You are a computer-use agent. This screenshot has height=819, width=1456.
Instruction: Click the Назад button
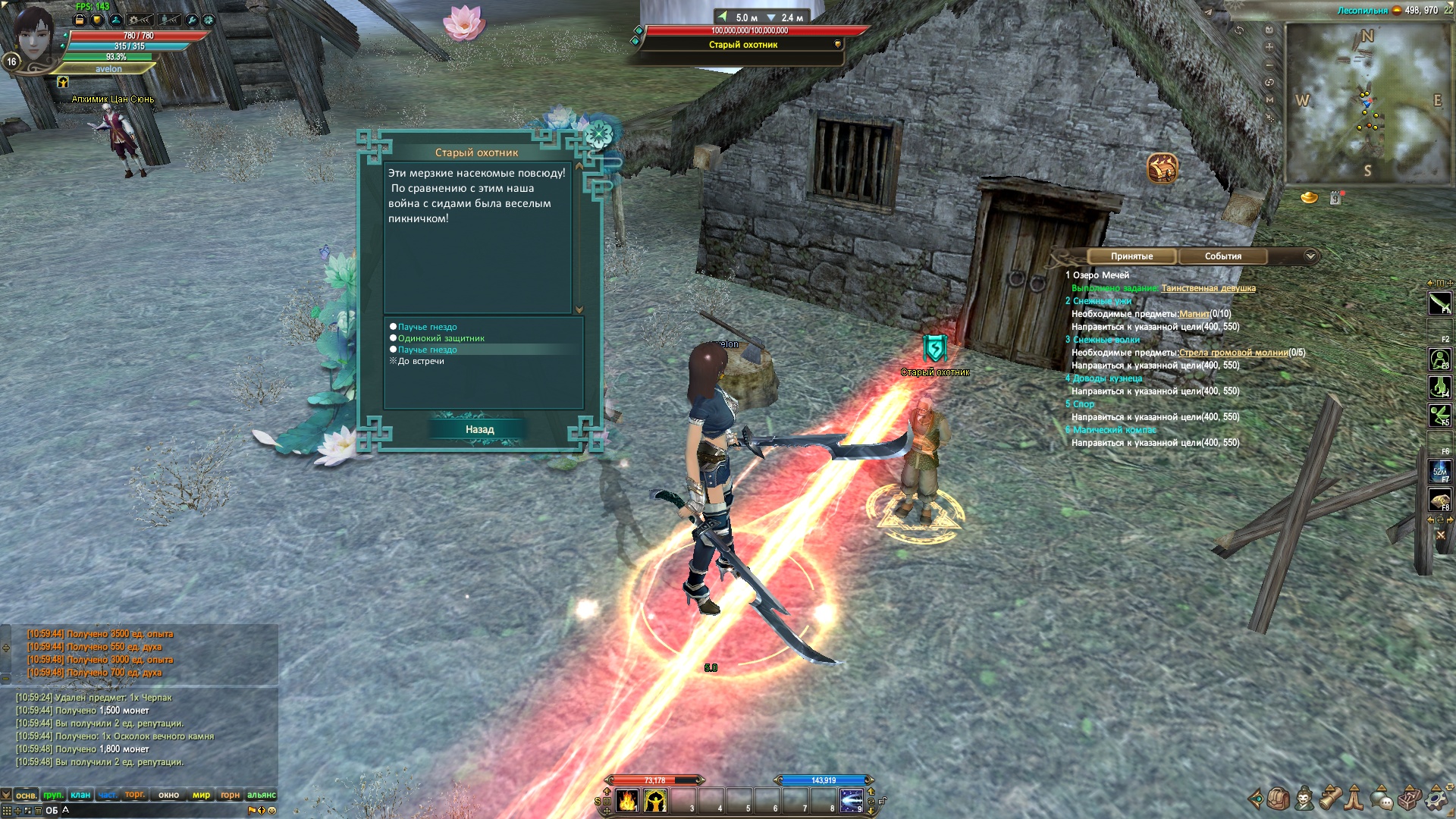479,429
